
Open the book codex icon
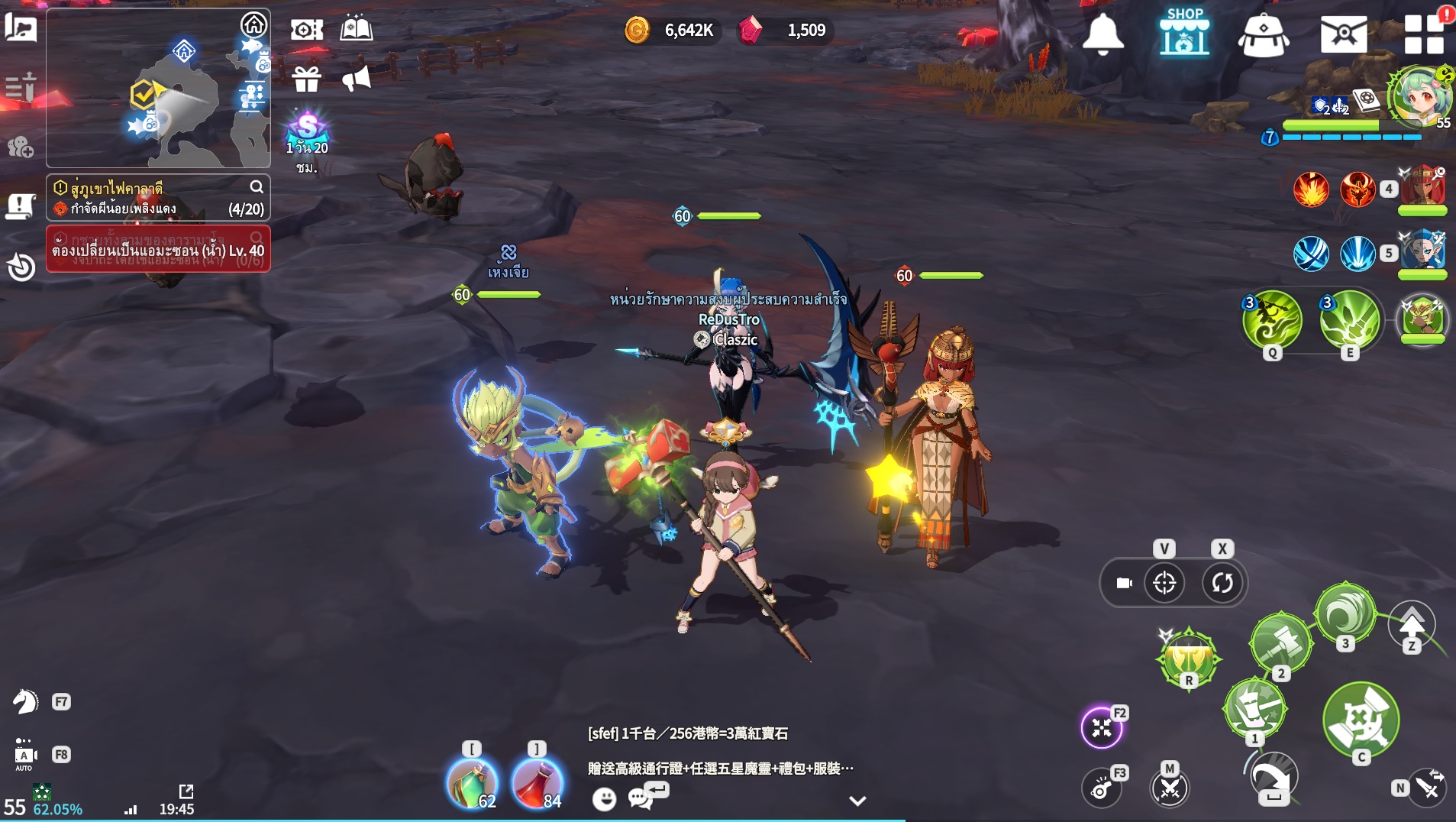point(356,30)
